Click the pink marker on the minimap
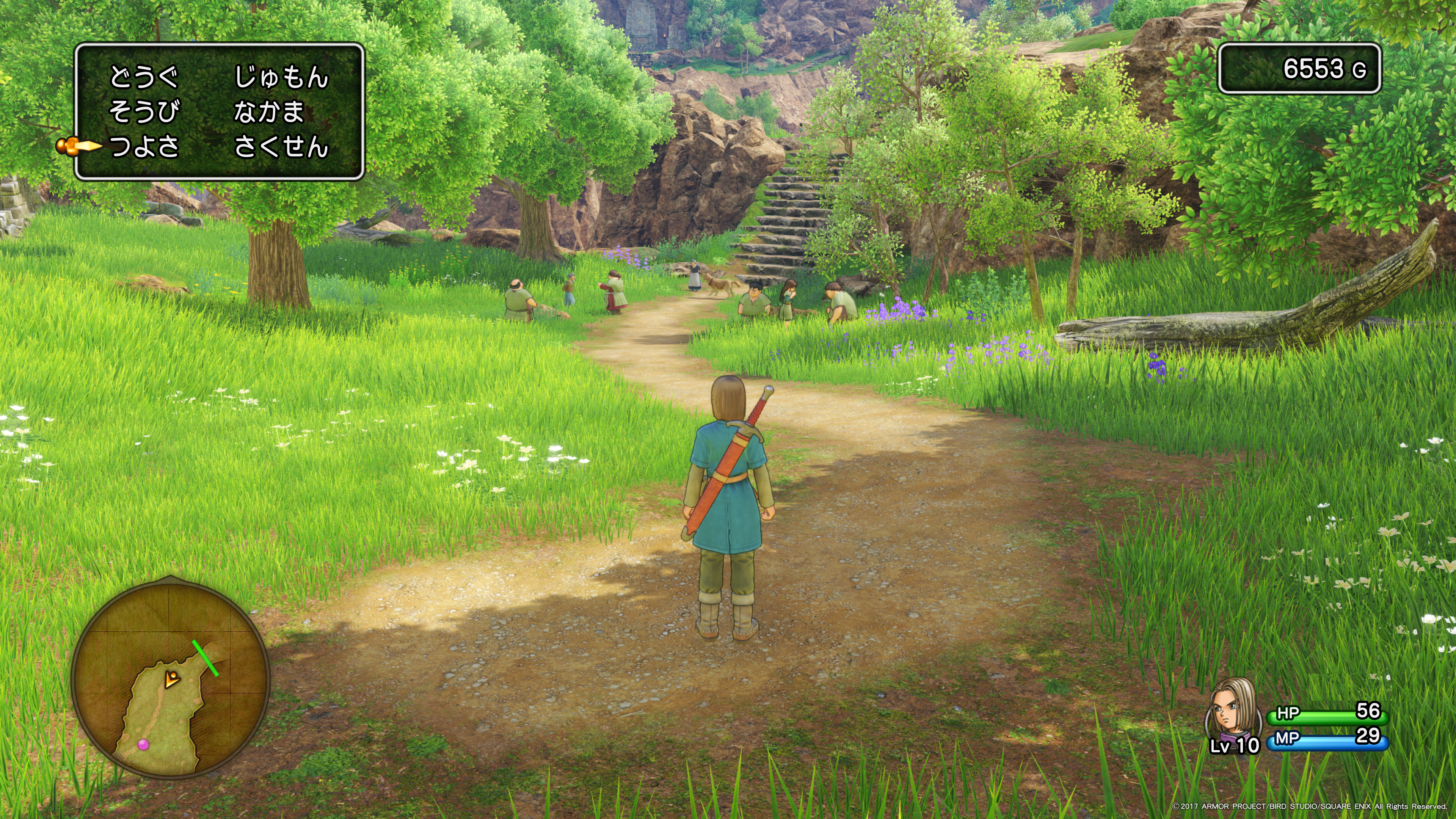The height and width of the screenshot is (819, 1456). point(144,744)
